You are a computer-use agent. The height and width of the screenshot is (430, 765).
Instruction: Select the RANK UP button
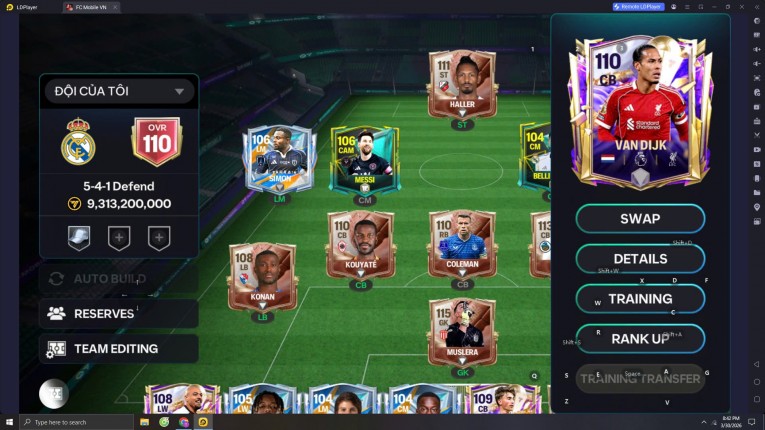640,339
